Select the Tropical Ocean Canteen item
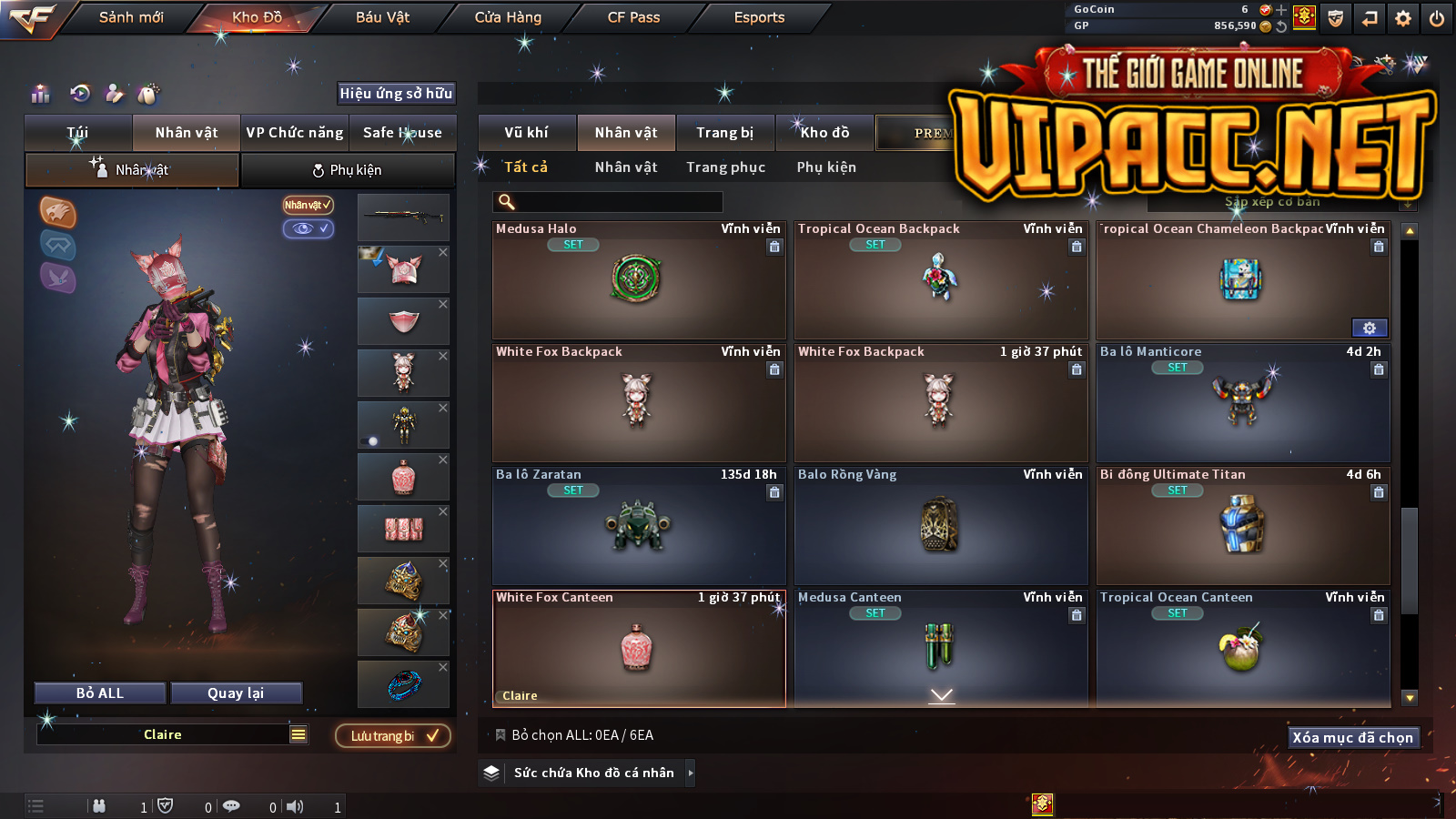The height and width of the screenshot is (819, 1456). tap(1242, 649)
